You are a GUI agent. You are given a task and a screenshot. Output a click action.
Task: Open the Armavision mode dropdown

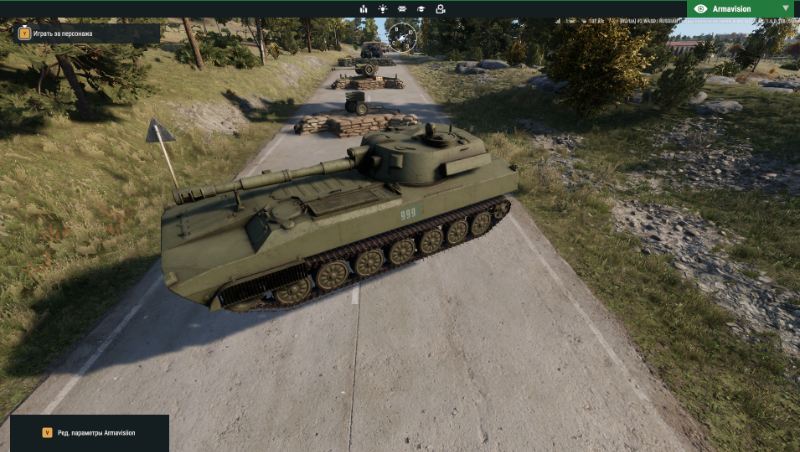742,8
